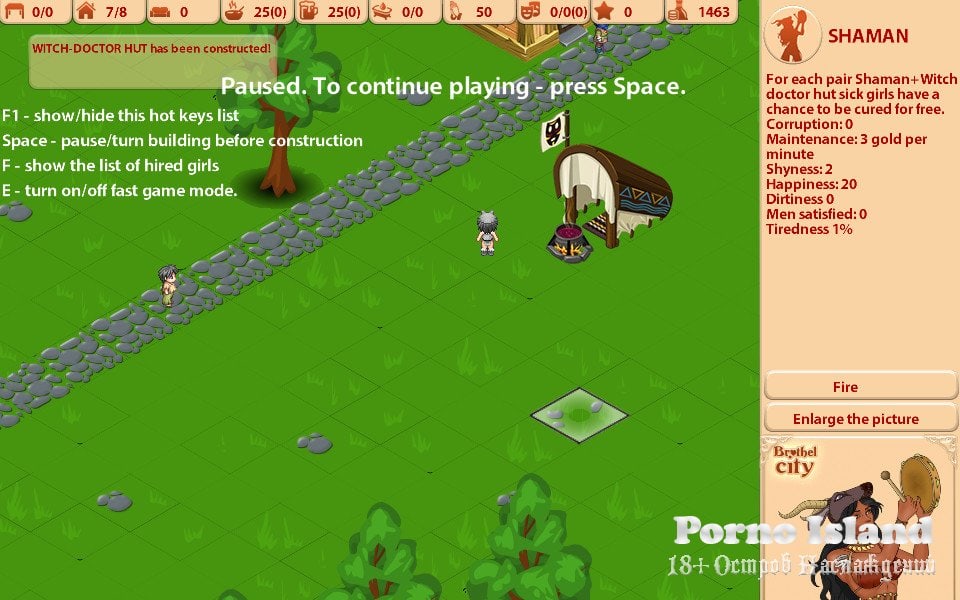The height and width of the screenshot is (600, 960).
Task: Click the Enlarge the picture button
Action: [x=855, y=419]
